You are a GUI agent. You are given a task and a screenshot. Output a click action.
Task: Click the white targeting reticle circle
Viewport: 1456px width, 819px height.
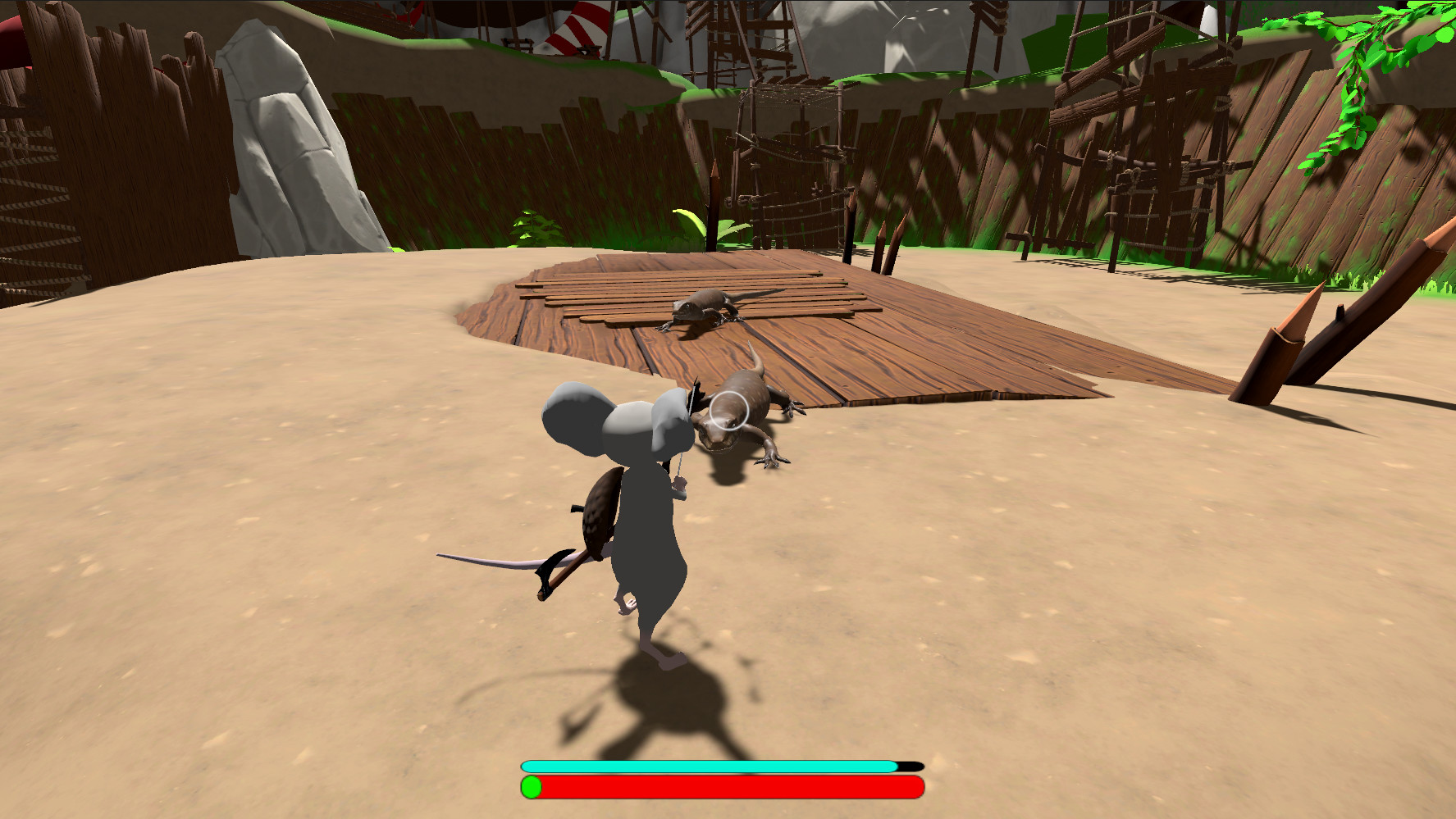[x=728, y=410]
